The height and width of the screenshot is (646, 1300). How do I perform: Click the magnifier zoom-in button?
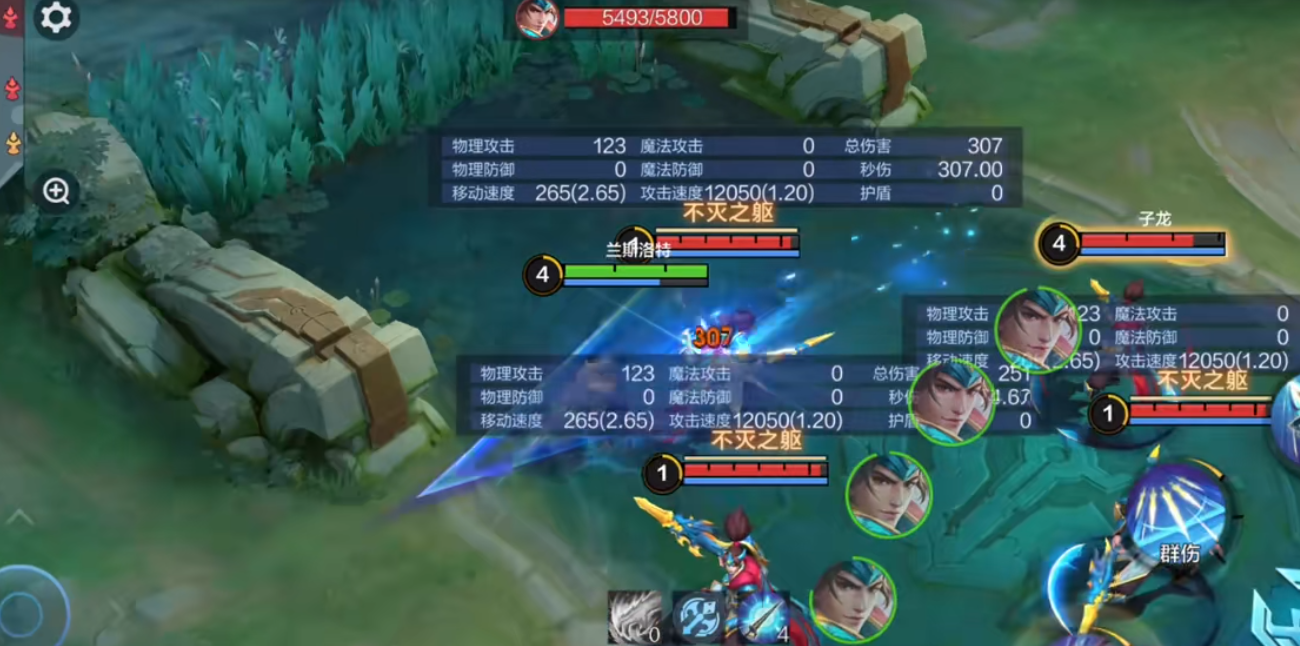point(56,191)
